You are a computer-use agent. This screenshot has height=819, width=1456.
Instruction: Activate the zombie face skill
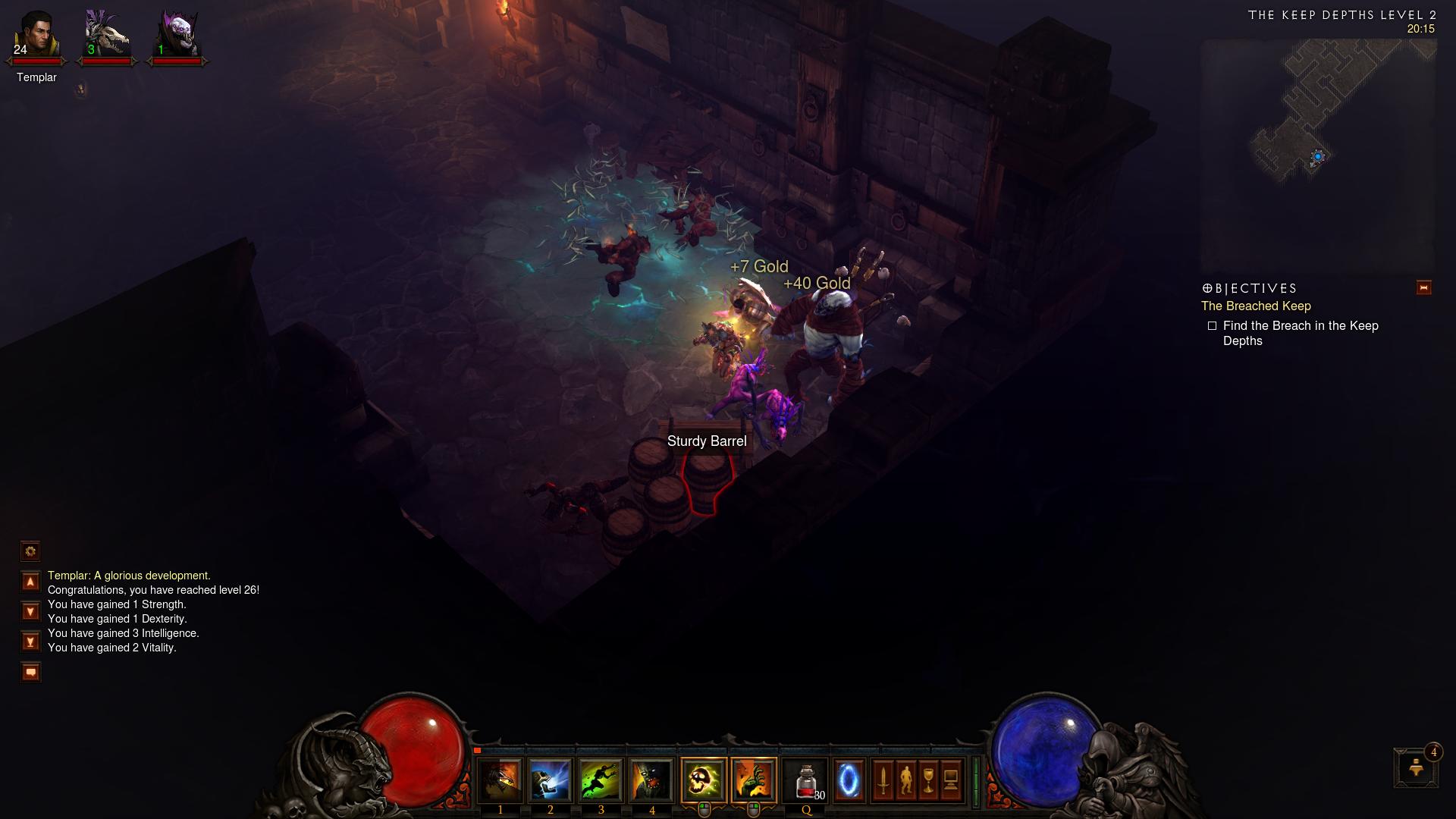pos(651,780)
